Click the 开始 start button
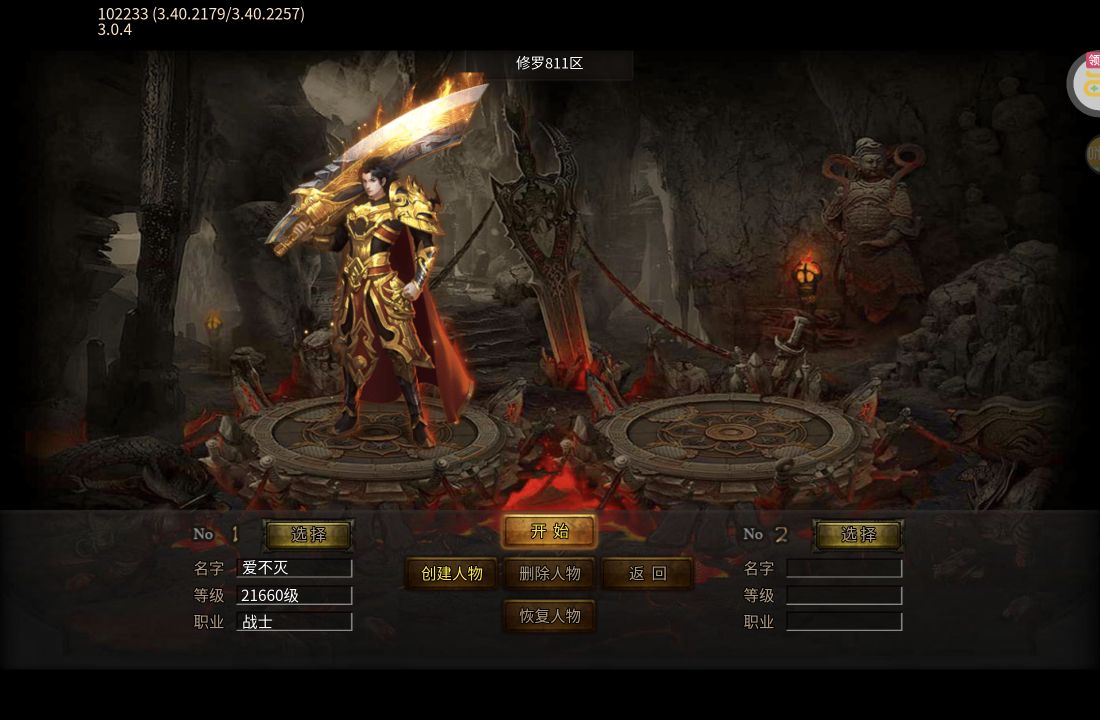This screenshot has width=1100, height=720. tap(549, 532)
